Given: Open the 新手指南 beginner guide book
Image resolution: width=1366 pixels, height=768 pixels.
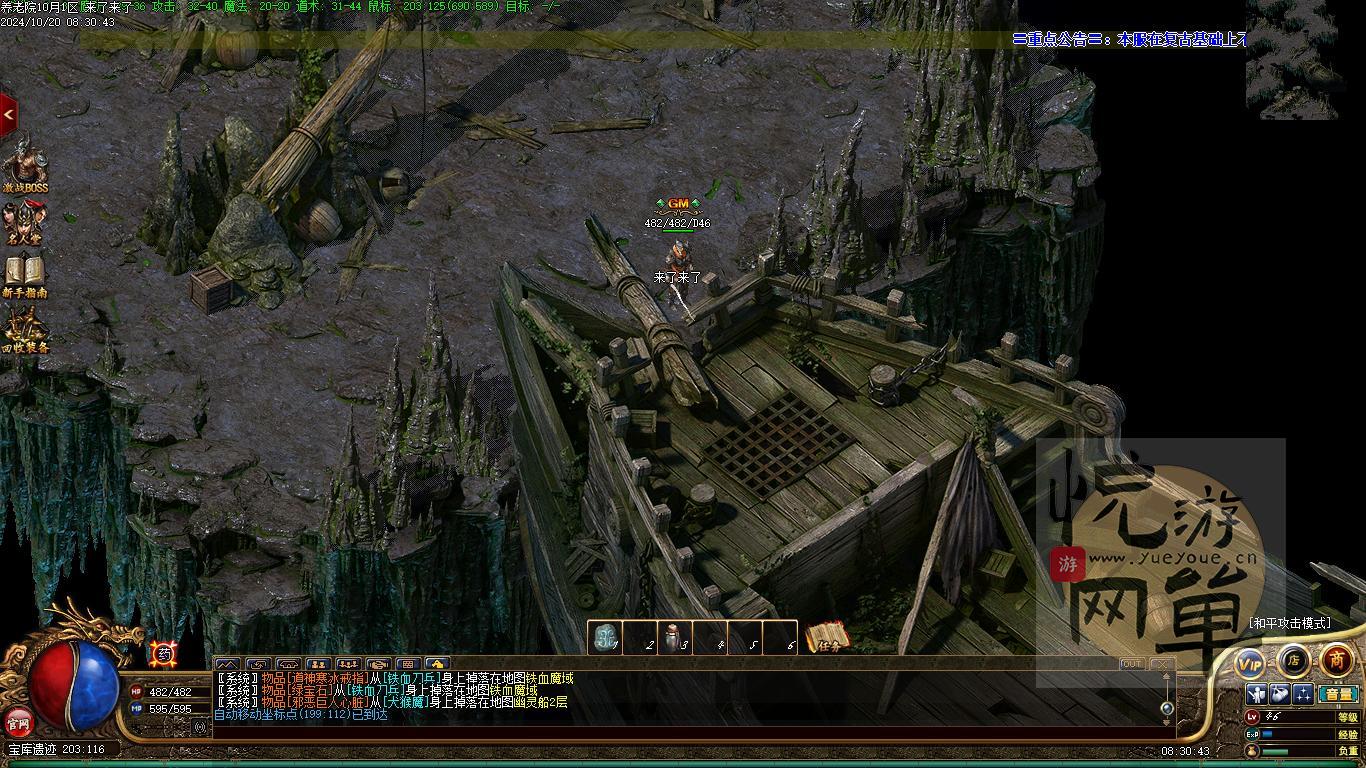Looking at the screenshot, I should tap(25, 275).
